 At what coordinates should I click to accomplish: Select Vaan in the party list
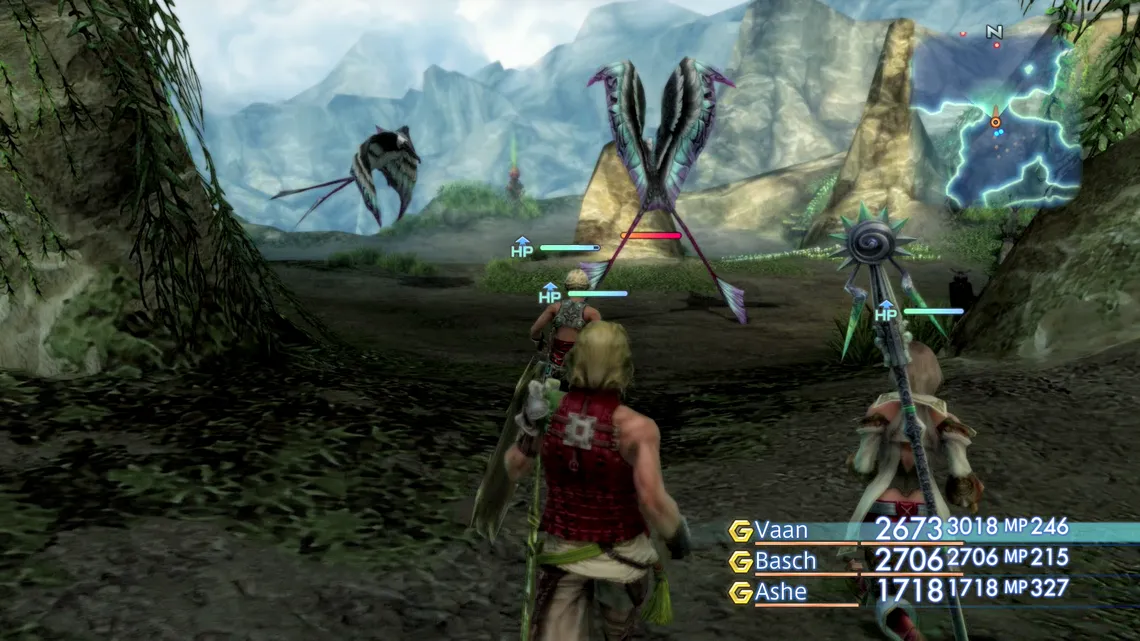[x=781, y=530]
